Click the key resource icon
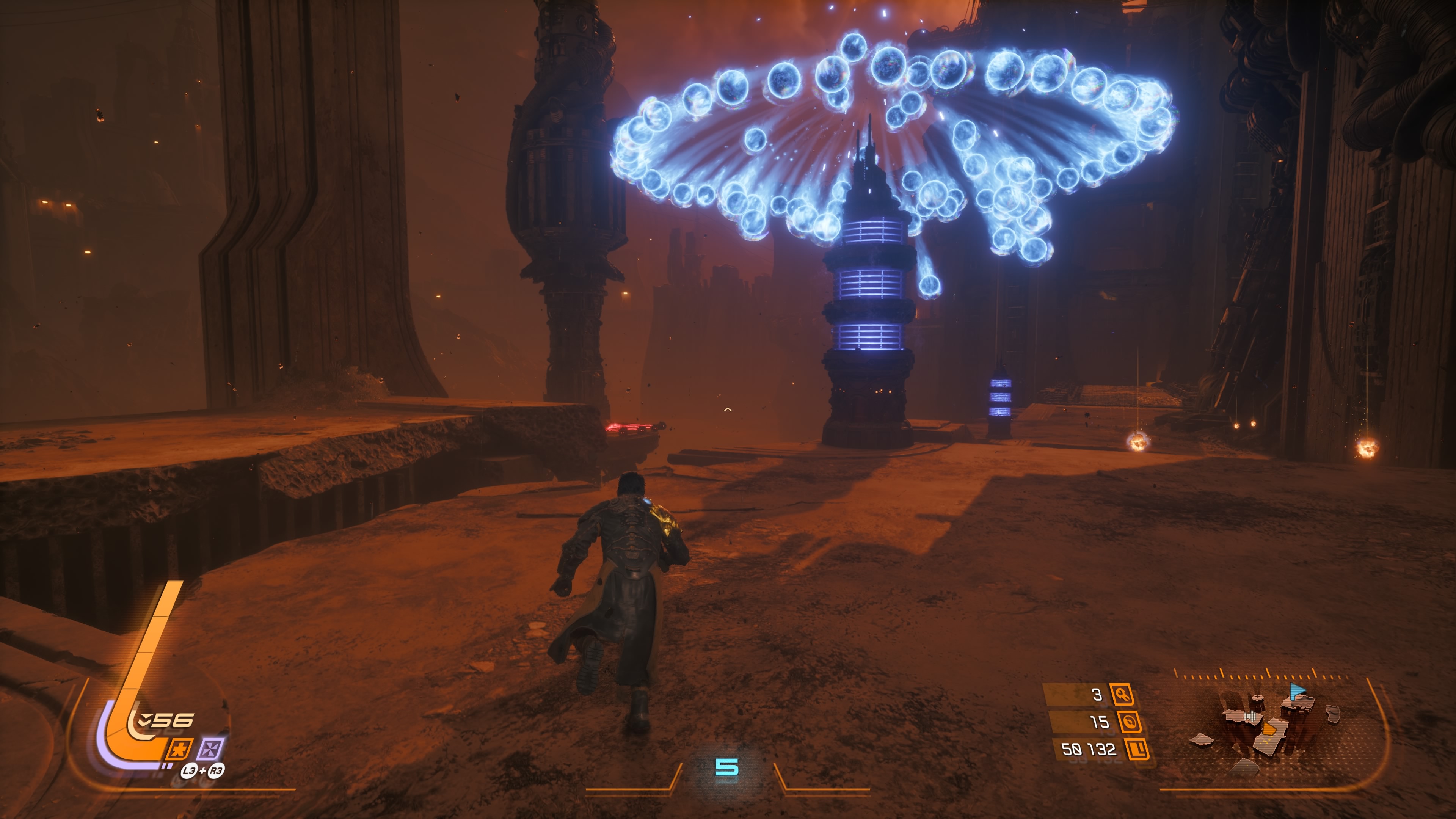The width and height of the screenshot is (1456, 819). click(1122, 695)
